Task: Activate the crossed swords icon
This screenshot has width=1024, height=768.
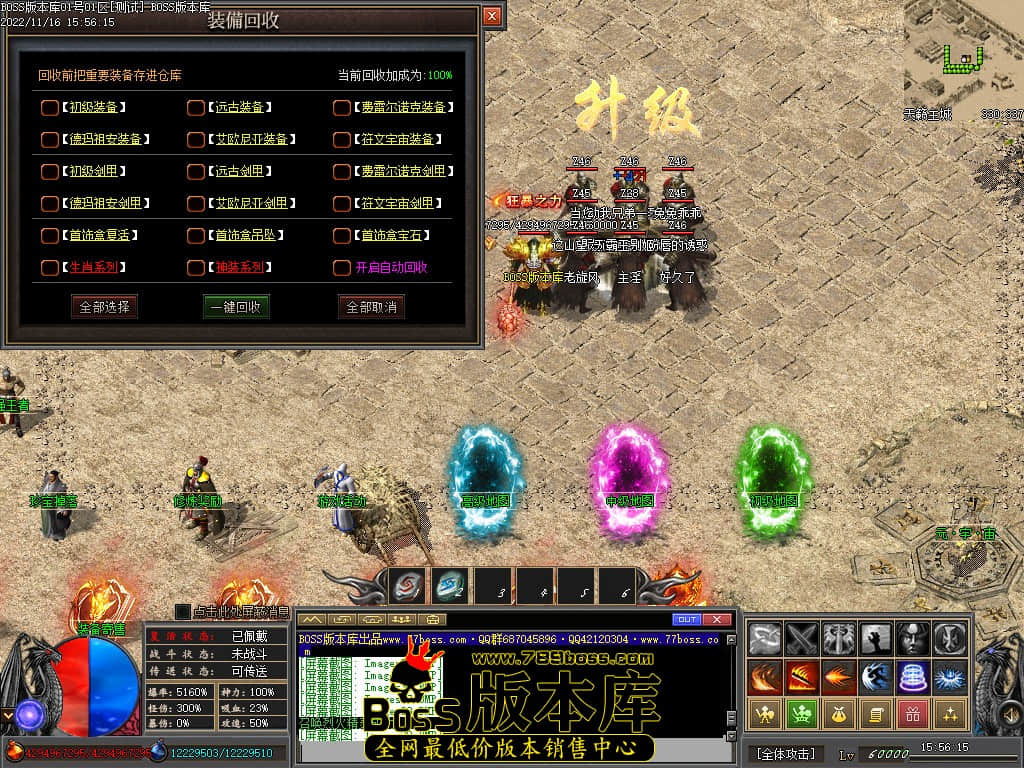Action: (x=802, y=637)
